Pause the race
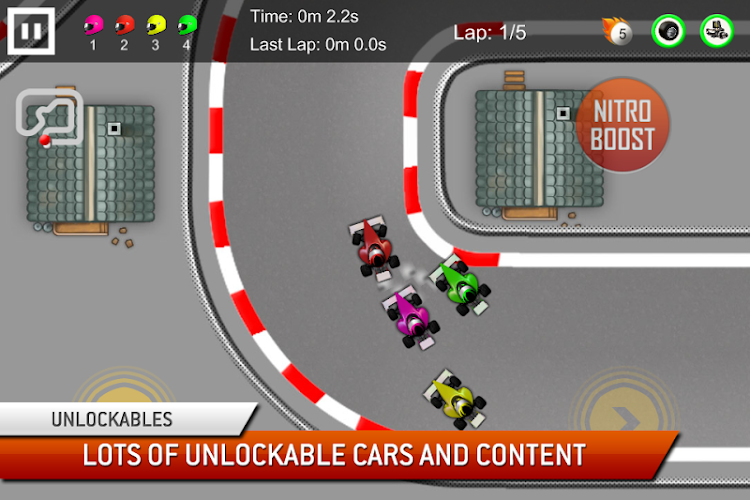The width and height of the screenshot is (750, 500). point(31,30)
